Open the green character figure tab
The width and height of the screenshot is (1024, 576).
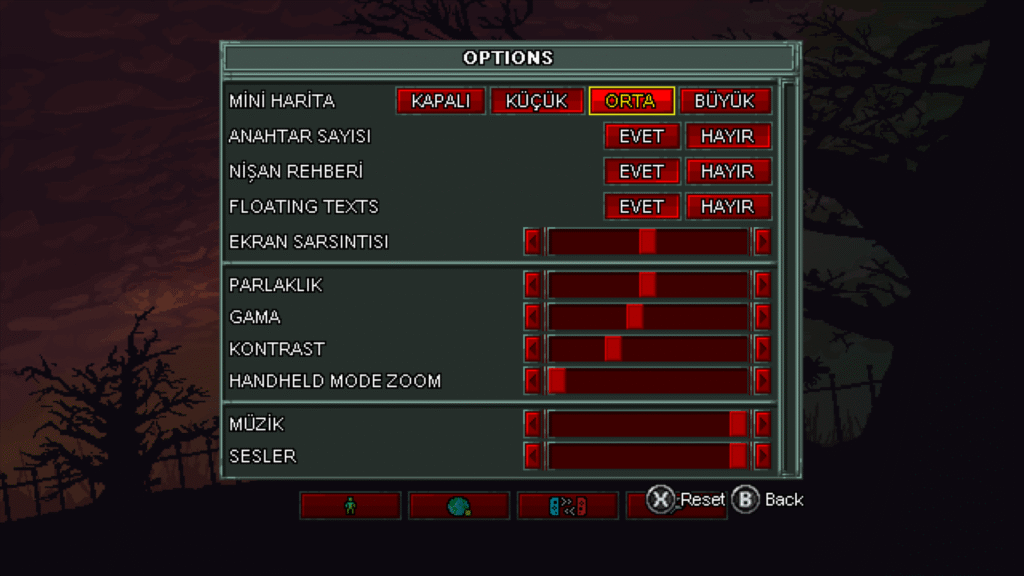click(x=350, y=506)
